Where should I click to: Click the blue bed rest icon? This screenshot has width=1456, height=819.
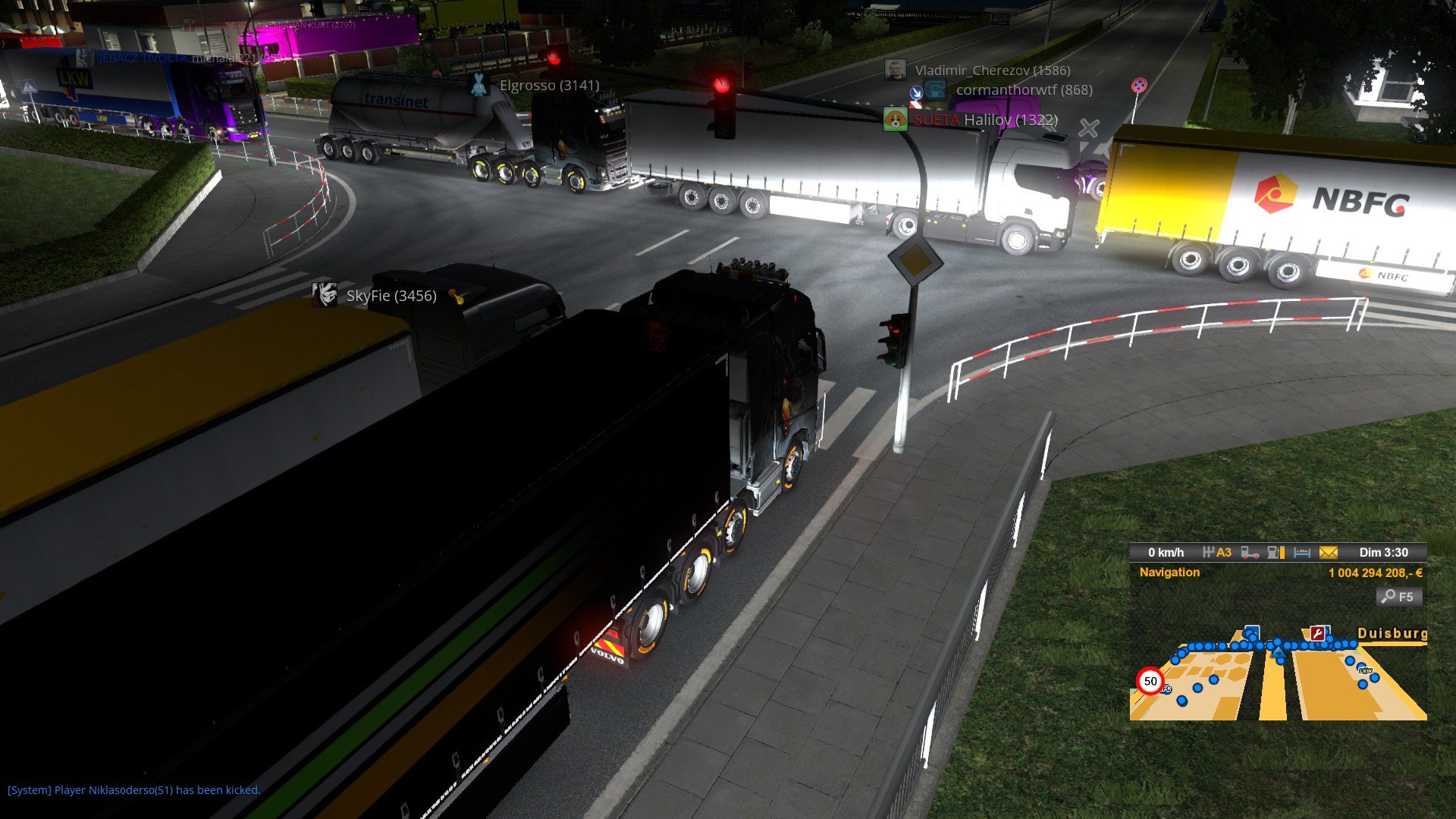pyautogui.click(x=1302, y=553)
